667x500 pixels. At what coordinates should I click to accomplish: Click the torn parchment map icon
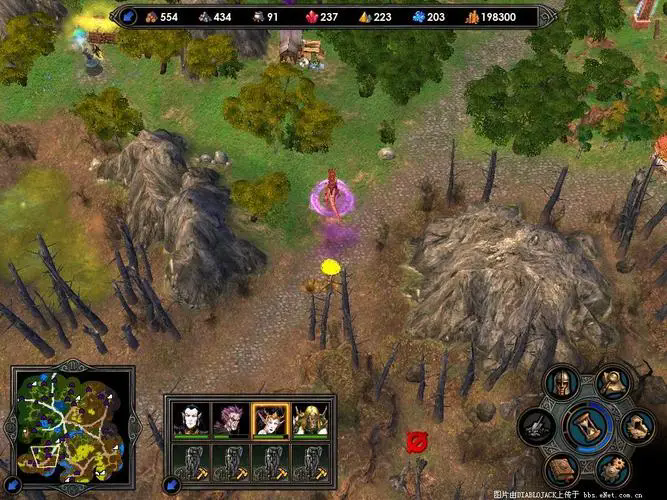[636, 427]
